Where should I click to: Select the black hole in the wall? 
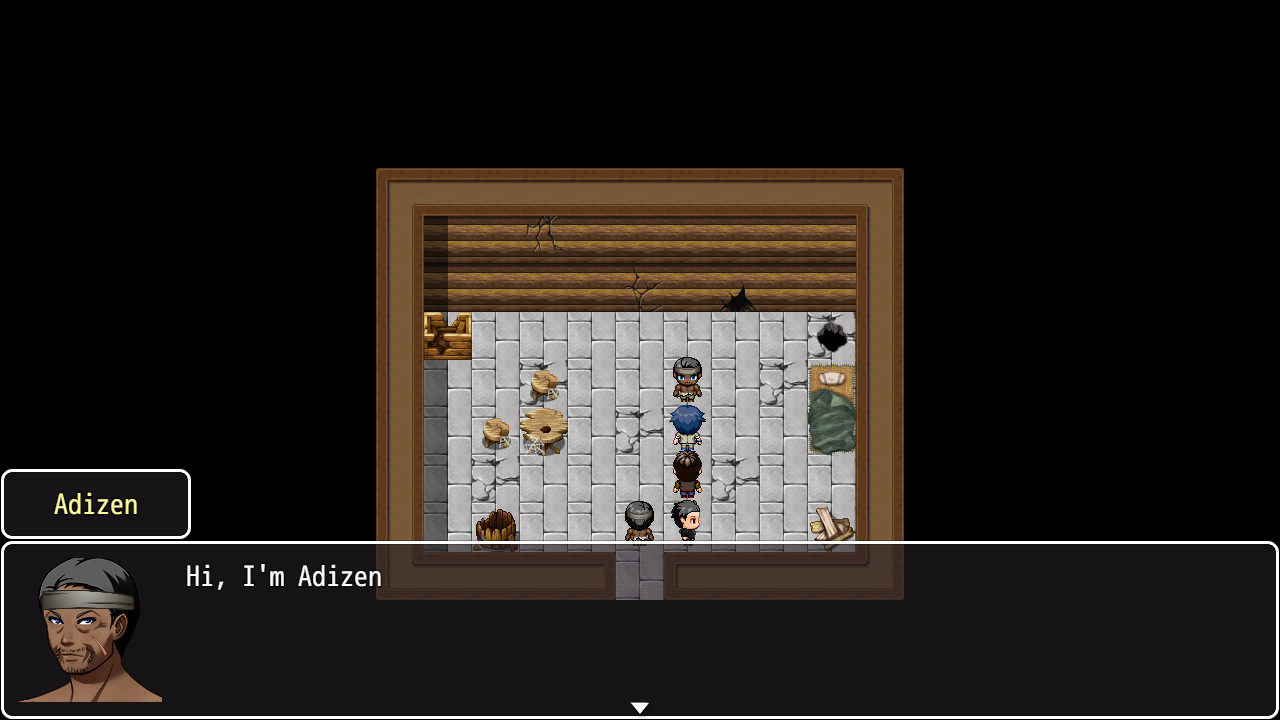(x=833, y=338)
